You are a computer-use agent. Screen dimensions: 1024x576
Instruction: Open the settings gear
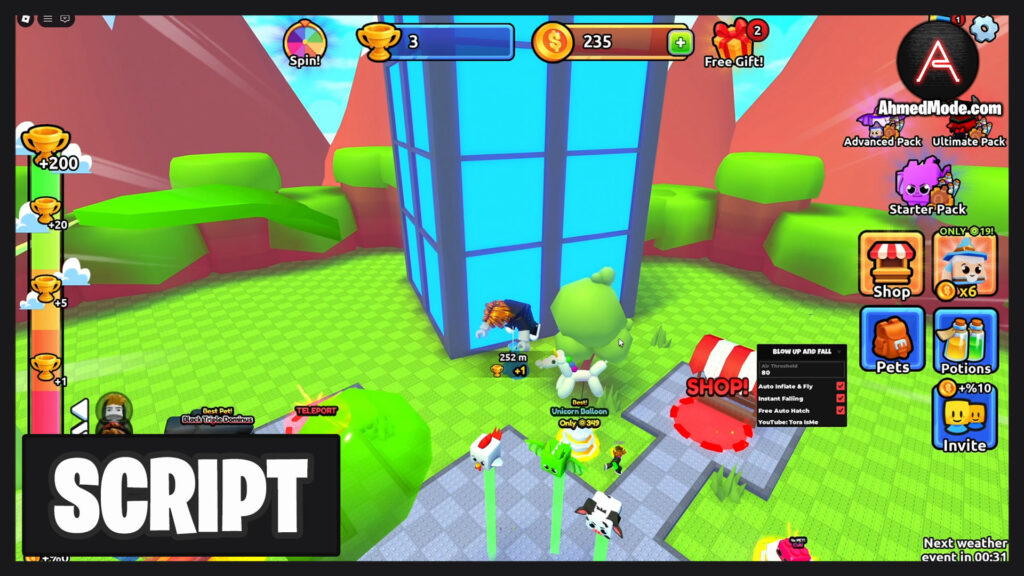click(985, 28)
